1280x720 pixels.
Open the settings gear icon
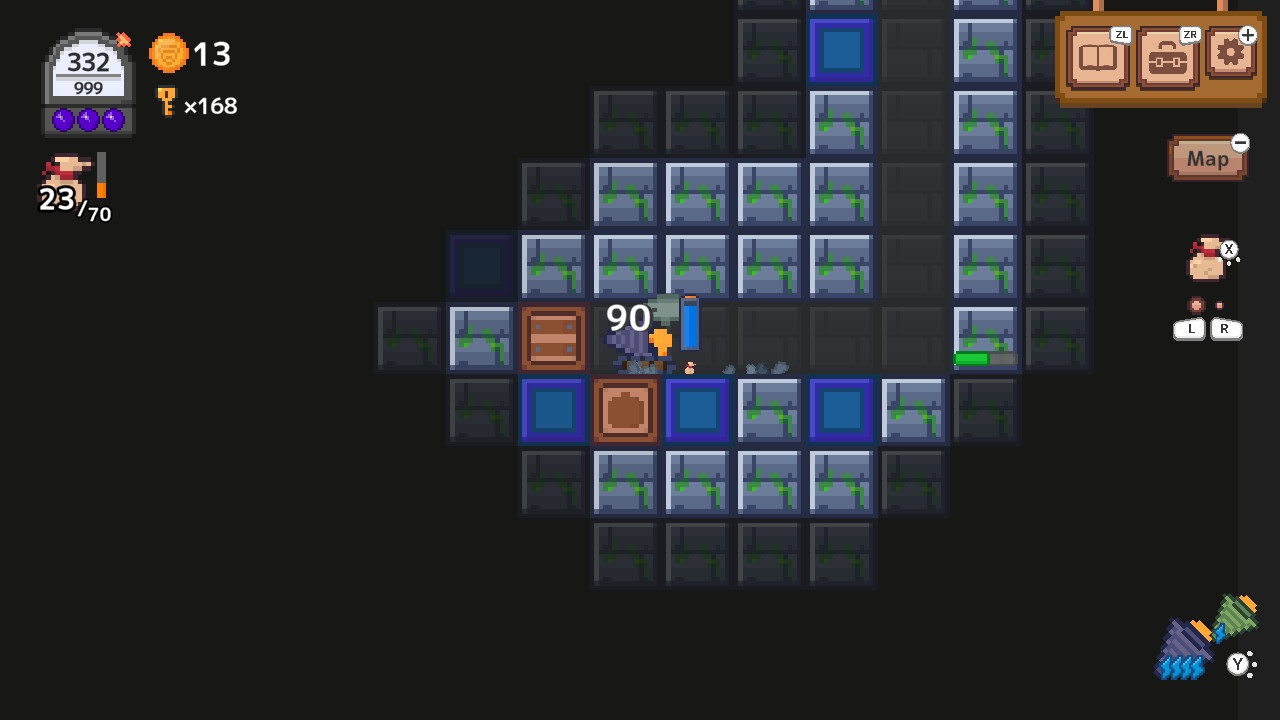pos(1229,56)
